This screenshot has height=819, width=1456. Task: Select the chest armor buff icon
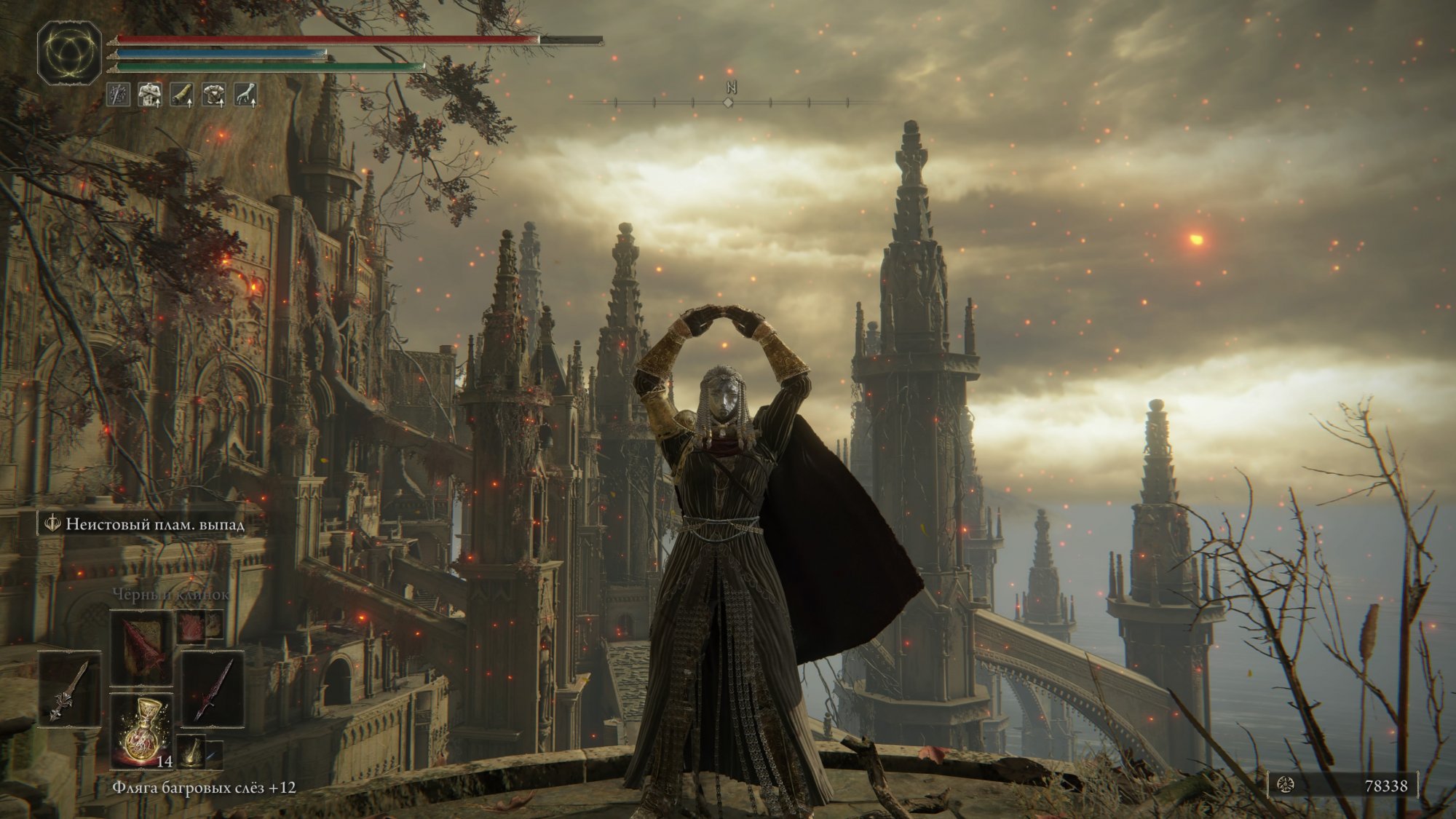[x=215, y=95]
